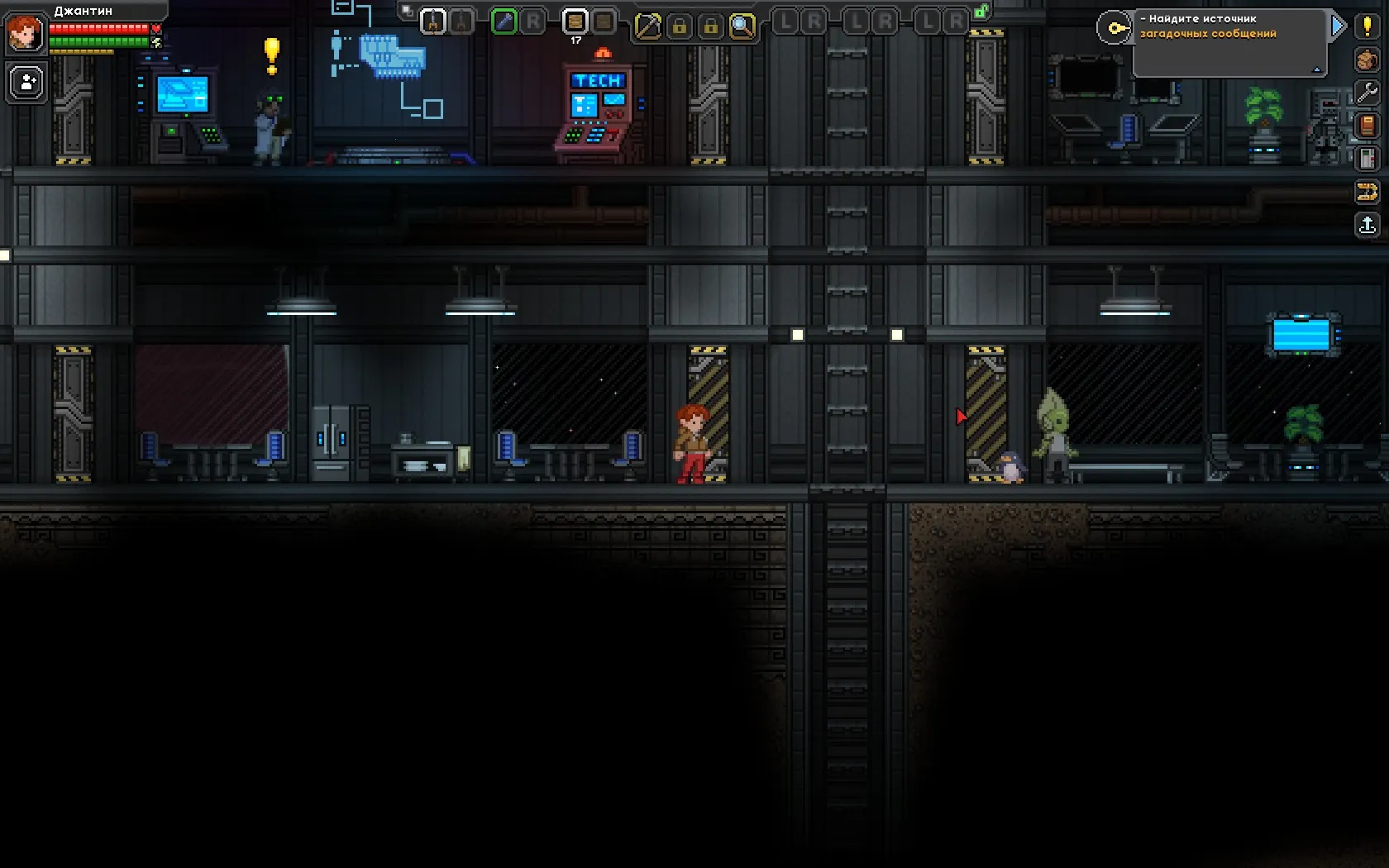Viewport: 1389px width, 868px height.
Task: Click the quest tracker key icon
Action: pos(1115,28)
